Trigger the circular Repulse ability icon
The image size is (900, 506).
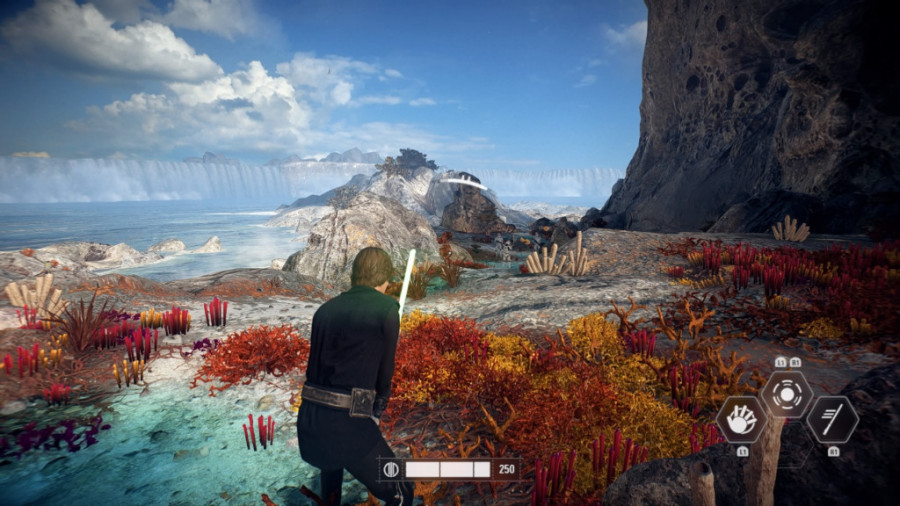click(x=787, y=393)
